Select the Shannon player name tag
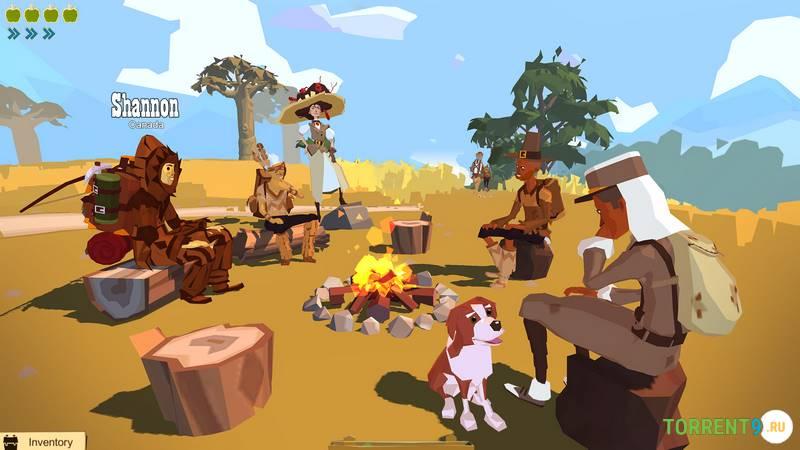Image resolution: width=800 pixels, height=450 pixels. pyautogui.click(x=145, y=107)
